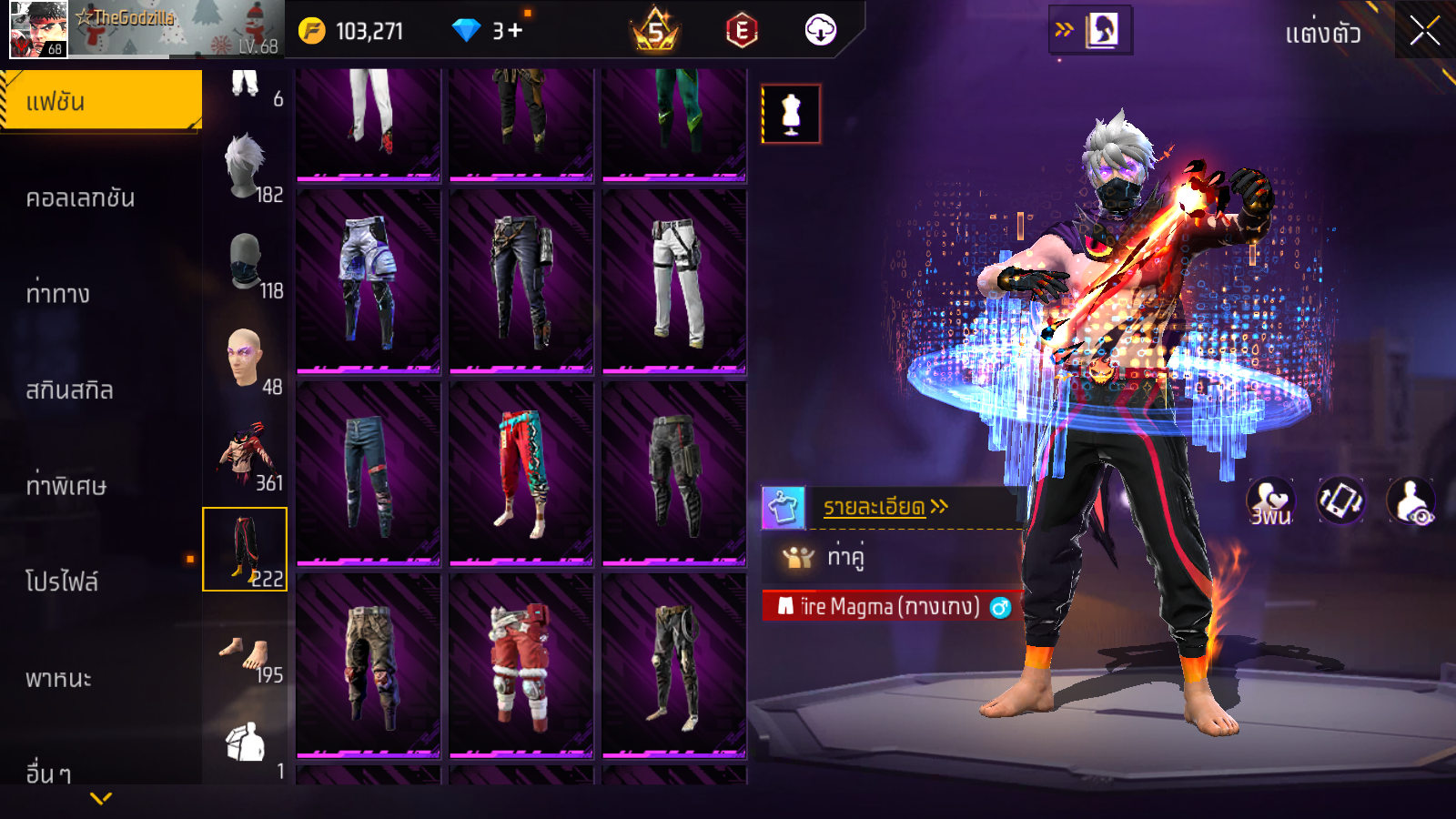Switch to the คอลเลกชัน tab

click(x=81, y=197)
